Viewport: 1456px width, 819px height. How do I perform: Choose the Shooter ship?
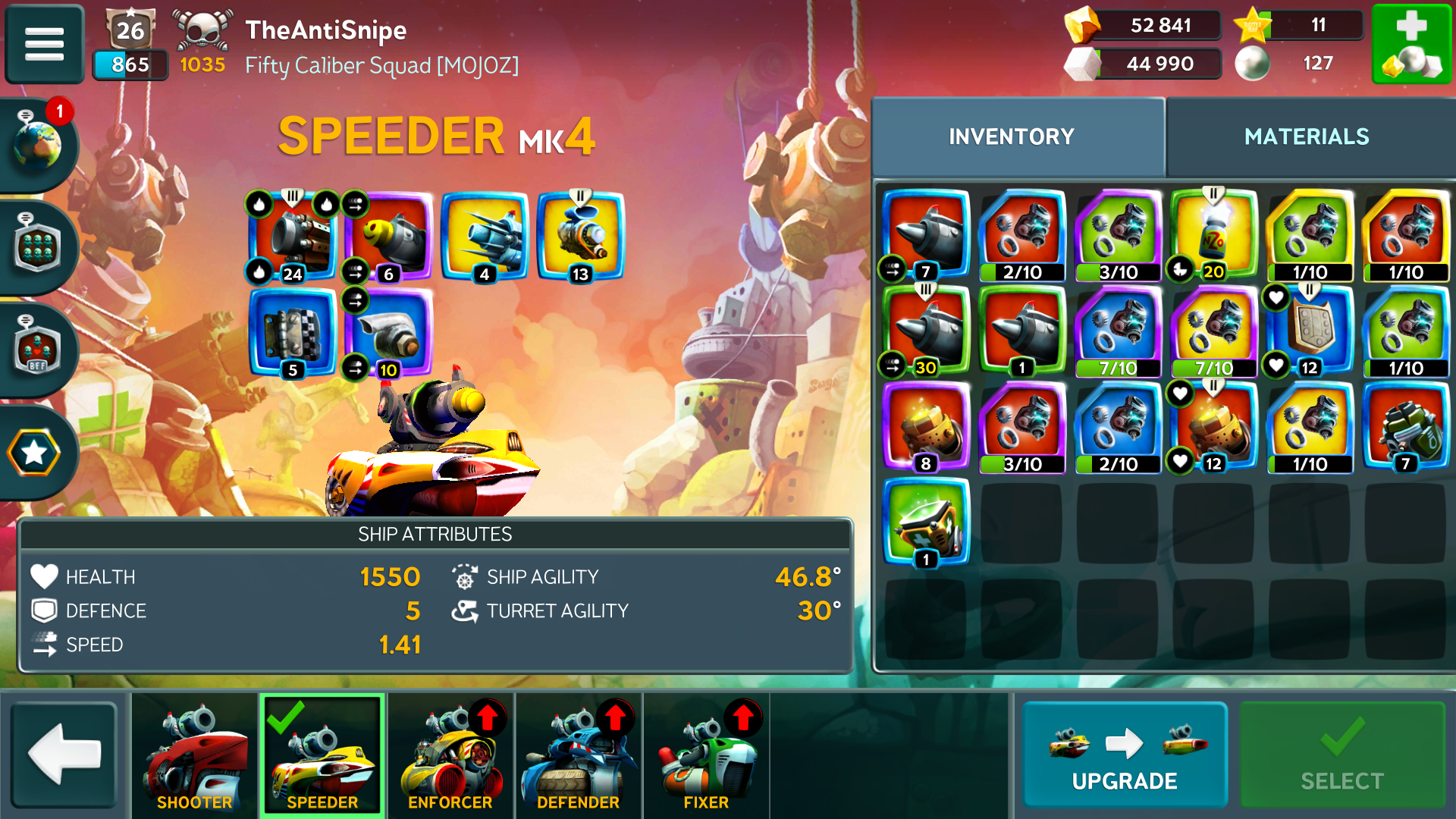[x=195, y=755]
